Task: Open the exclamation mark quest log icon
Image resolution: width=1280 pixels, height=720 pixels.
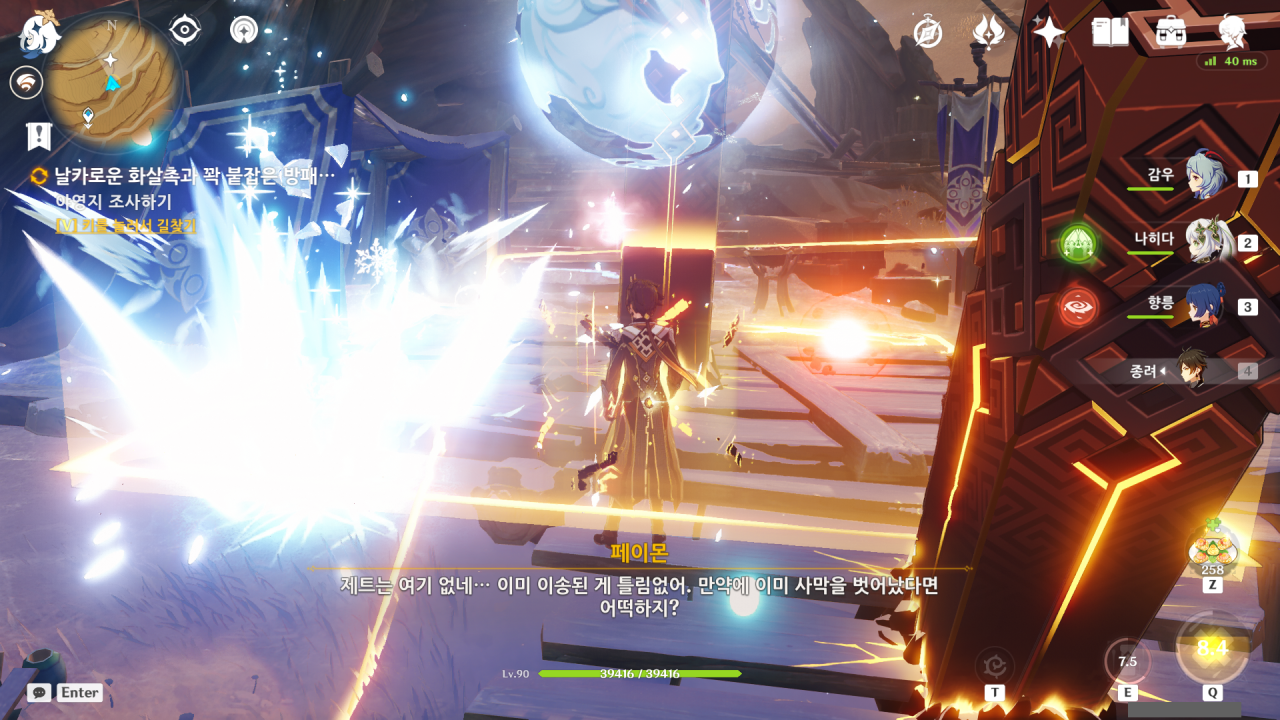Action: [39, 136]
